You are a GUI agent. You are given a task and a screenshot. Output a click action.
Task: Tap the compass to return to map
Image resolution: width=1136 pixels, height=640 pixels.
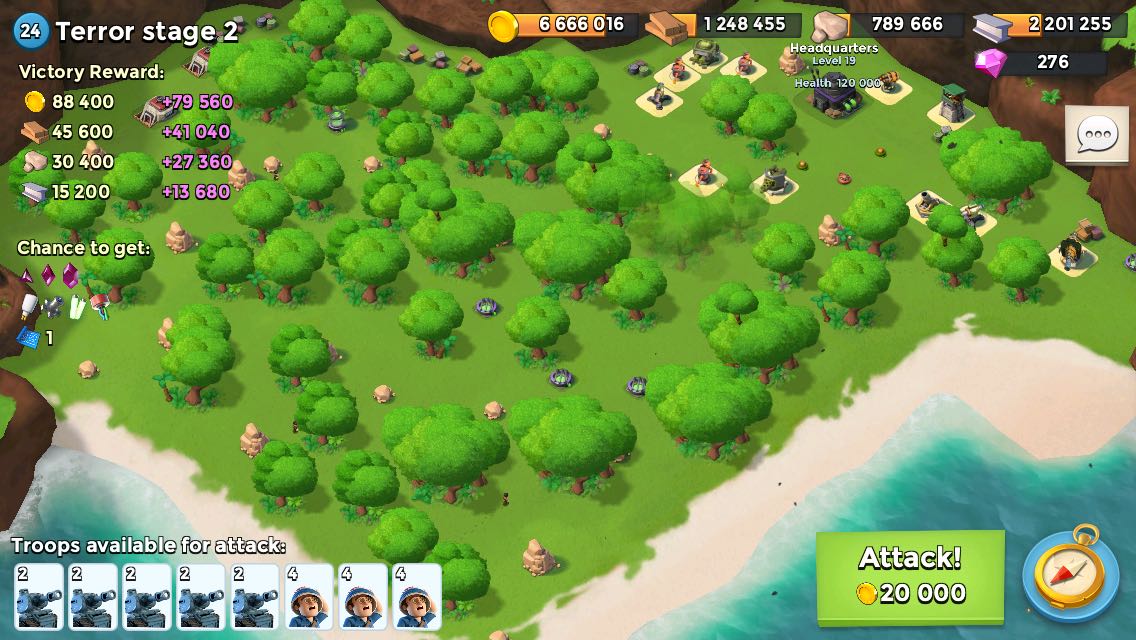[1070, 575]
